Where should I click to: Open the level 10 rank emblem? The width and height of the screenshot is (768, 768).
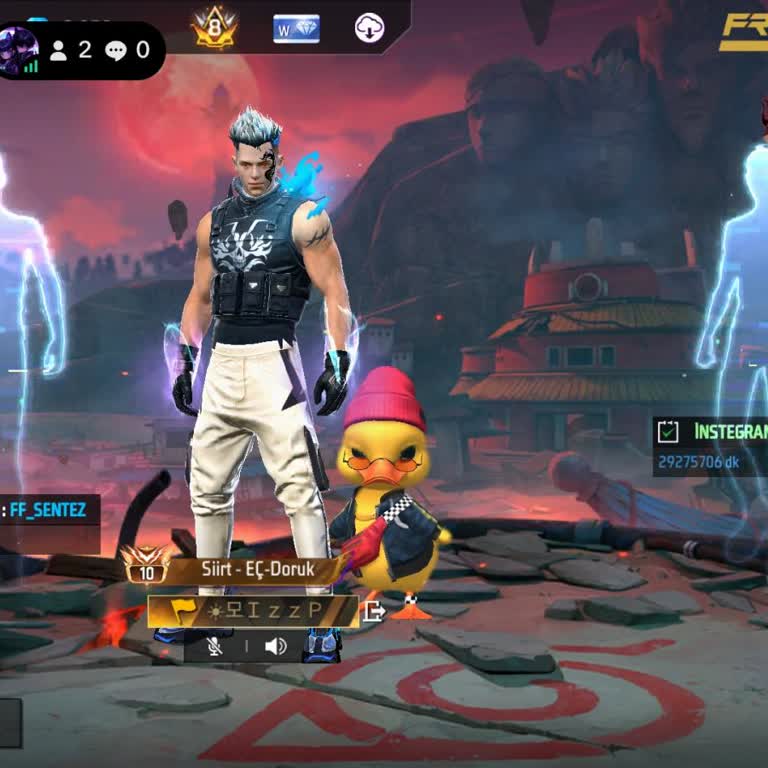(x=145, y=567)
